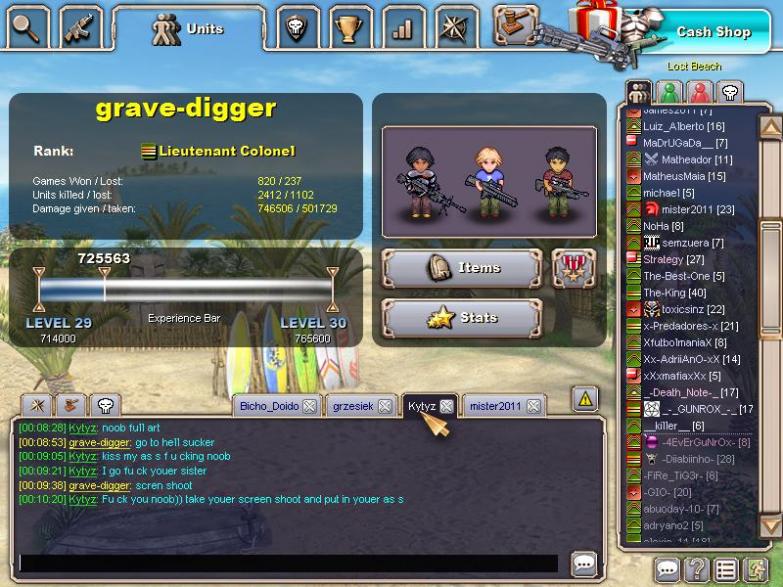The height and width of the screenshot is (587, 783).
Task: Click the speech bubble send button
Action: coord(583,563)
